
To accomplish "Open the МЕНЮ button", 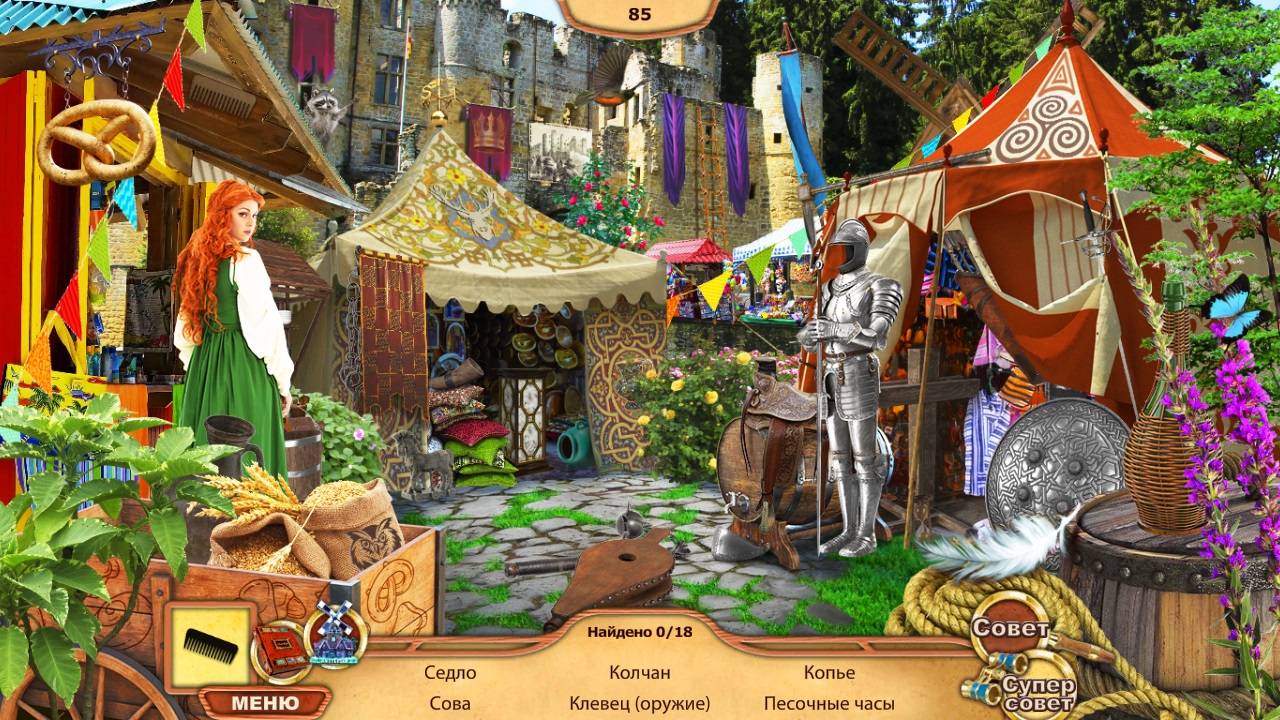I will coord(265,702).
